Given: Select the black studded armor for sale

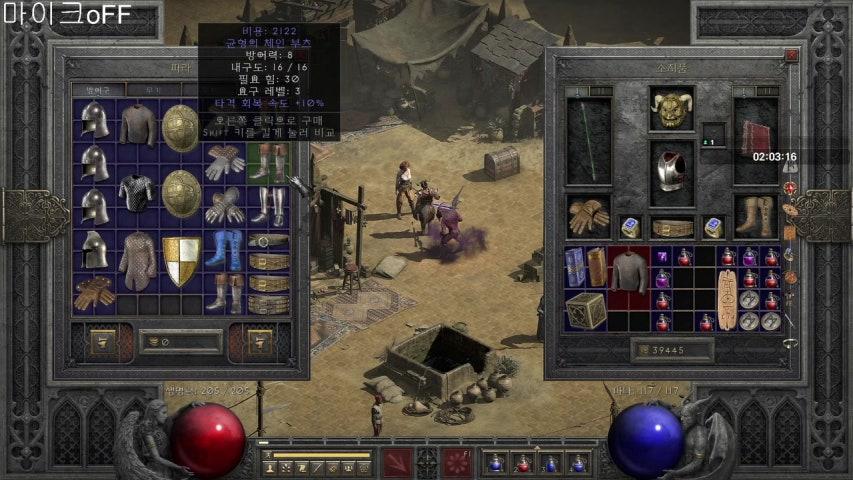Looking at the screenshot, I should tap(137, 190).
